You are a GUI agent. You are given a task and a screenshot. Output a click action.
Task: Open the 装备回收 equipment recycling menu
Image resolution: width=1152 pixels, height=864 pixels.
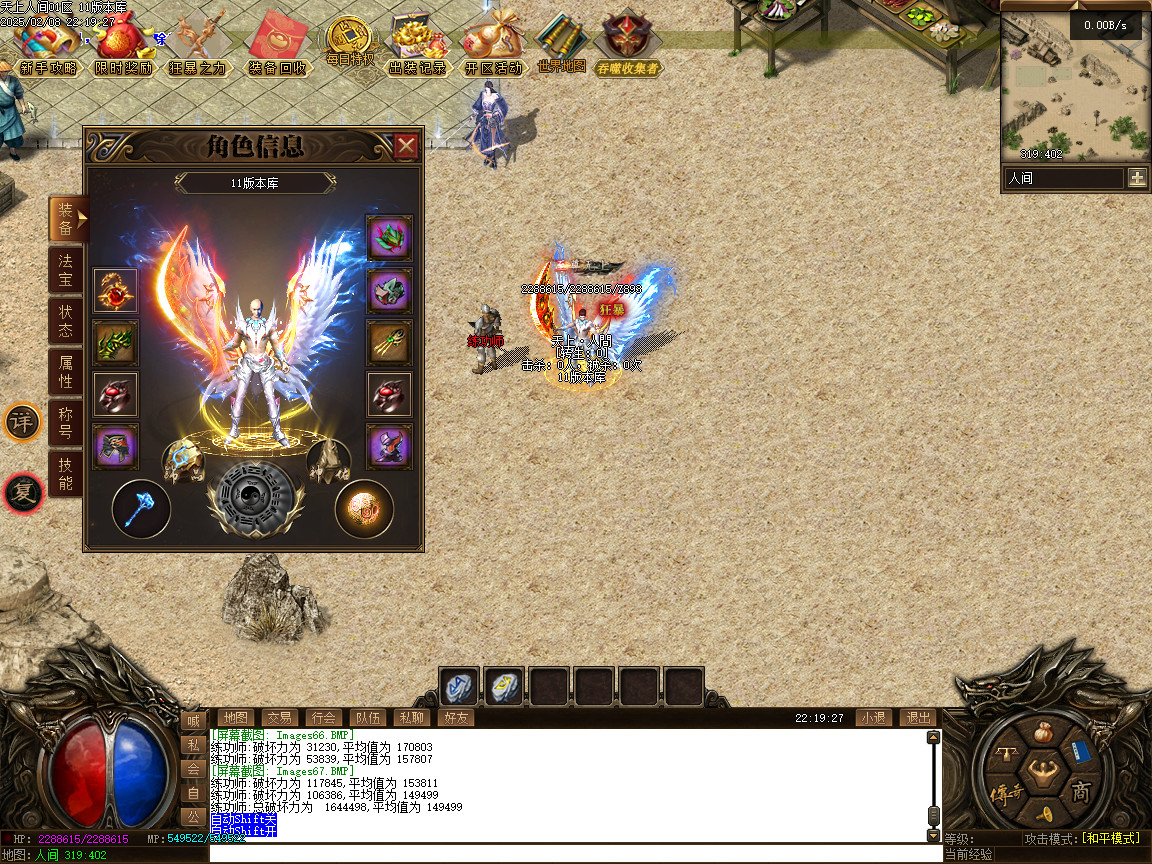(277, 48)
